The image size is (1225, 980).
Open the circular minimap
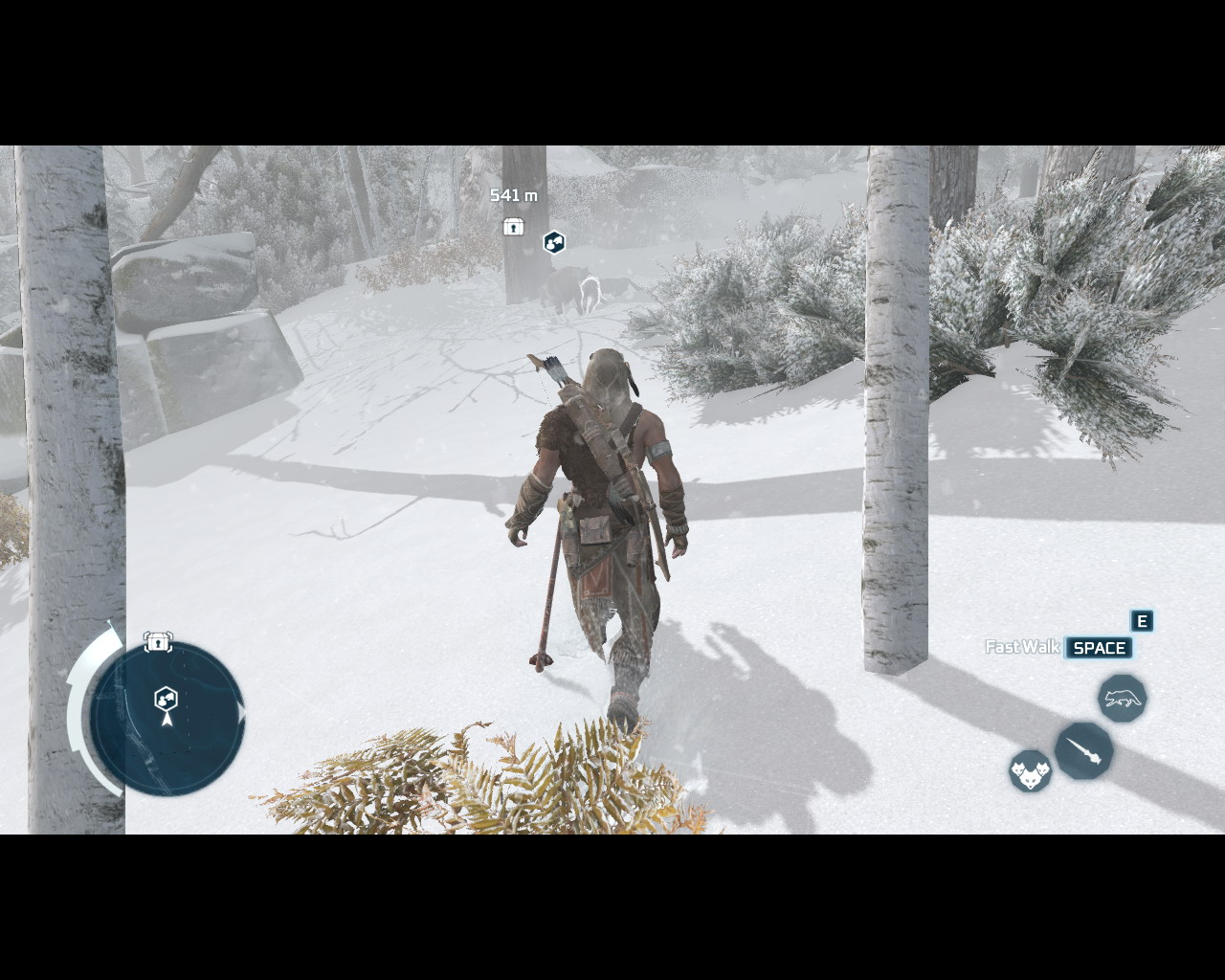point(168,719)
